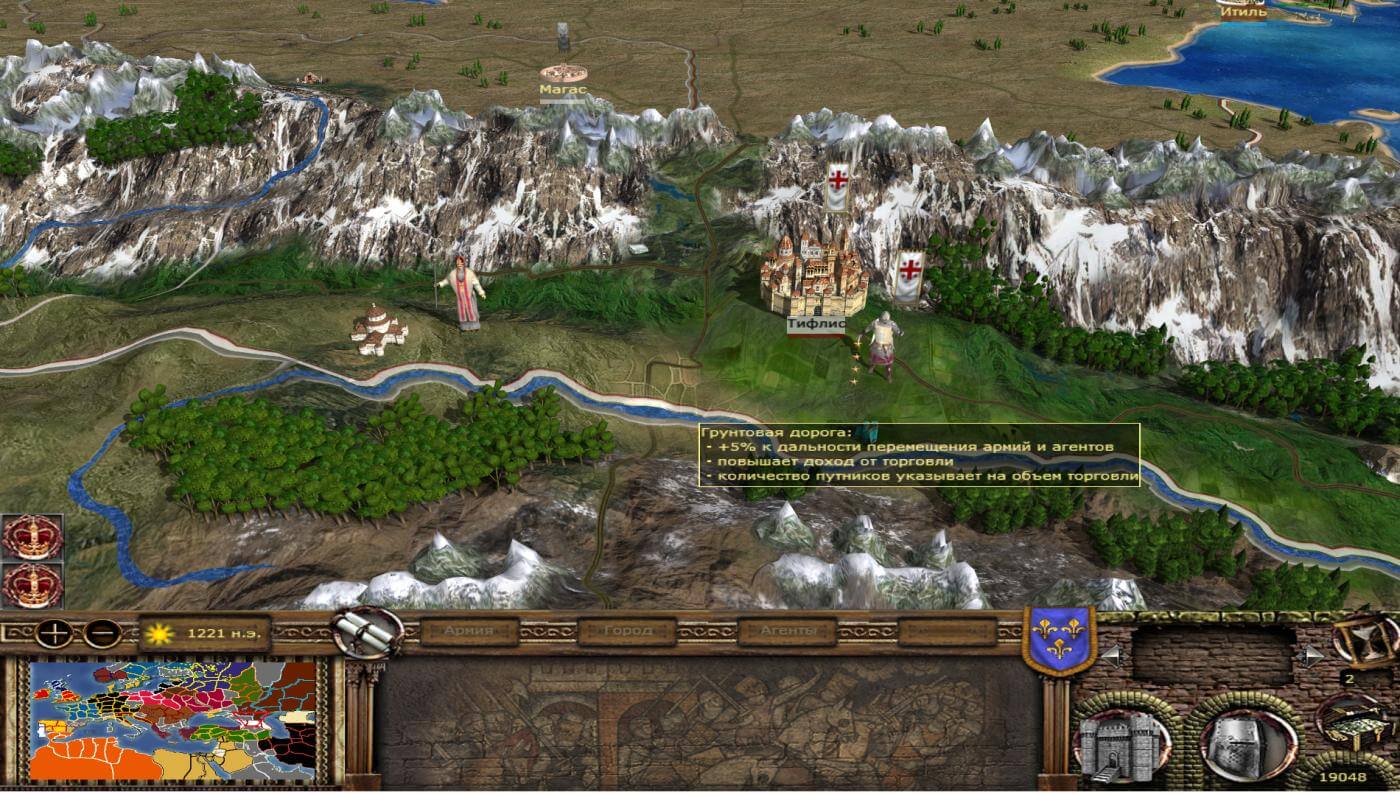The image size is (1400, 795).
Task: Zoom in the minimap with the plus button
Action: (53, 633)
